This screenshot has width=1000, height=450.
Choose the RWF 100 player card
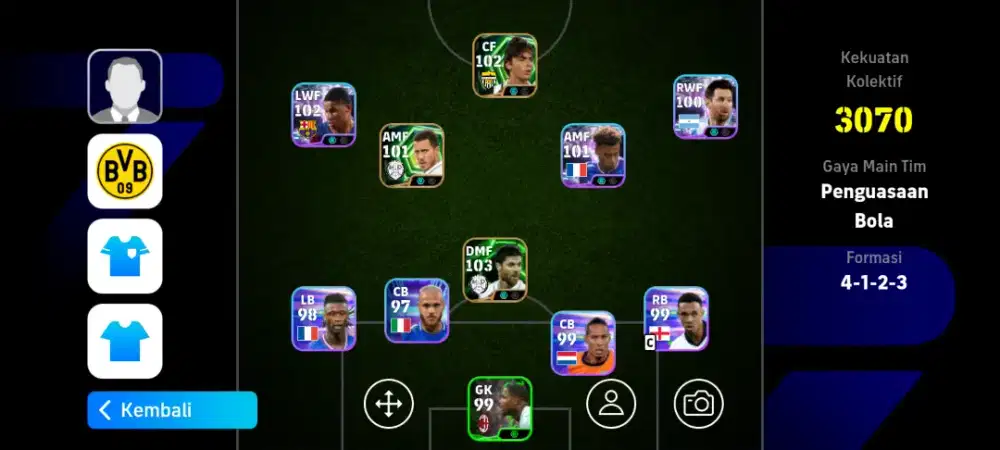(705, 107)
